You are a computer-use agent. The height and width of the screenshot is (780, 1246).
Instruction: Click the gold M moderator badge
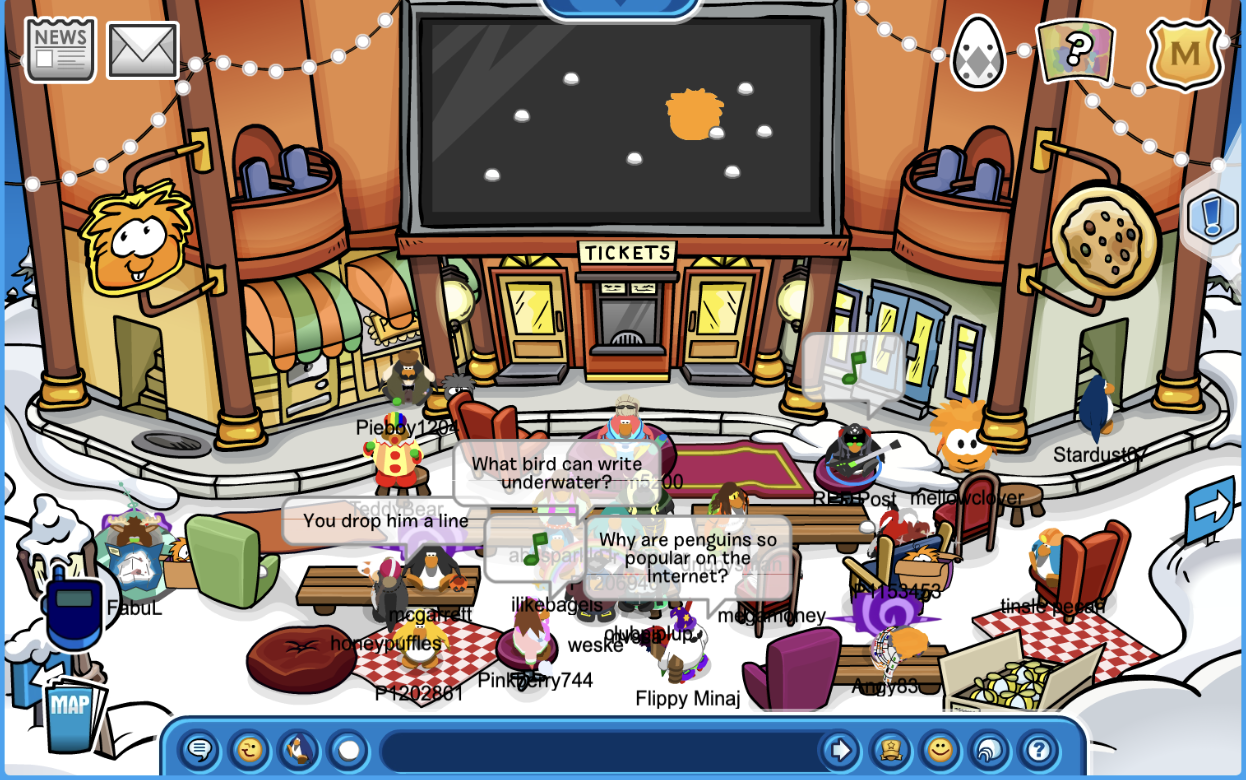click(x=1185, y=53)
